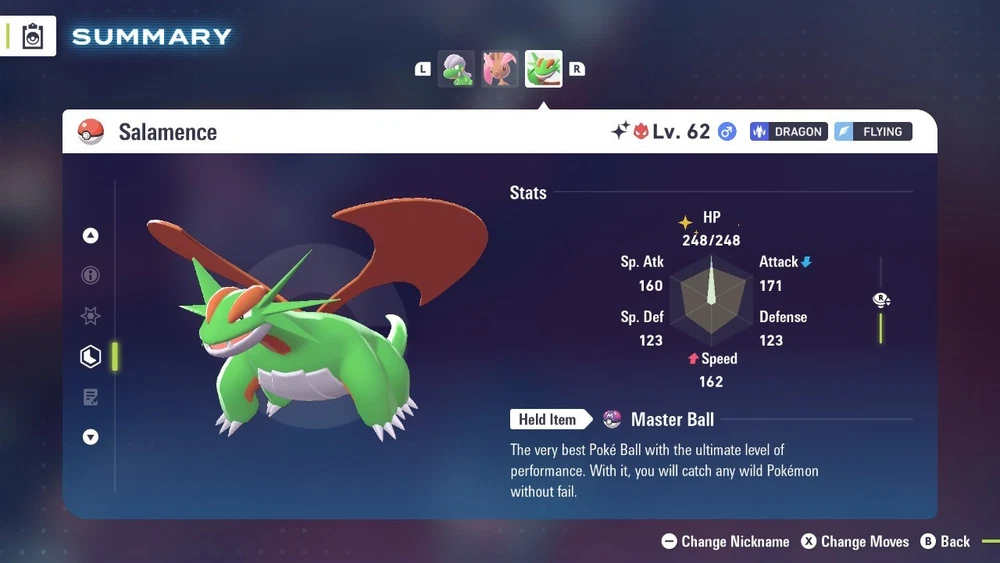The image size is (1000, 563).
Task: Select the shiny Bagon party thumbnail
Action: tap(456, 69)
